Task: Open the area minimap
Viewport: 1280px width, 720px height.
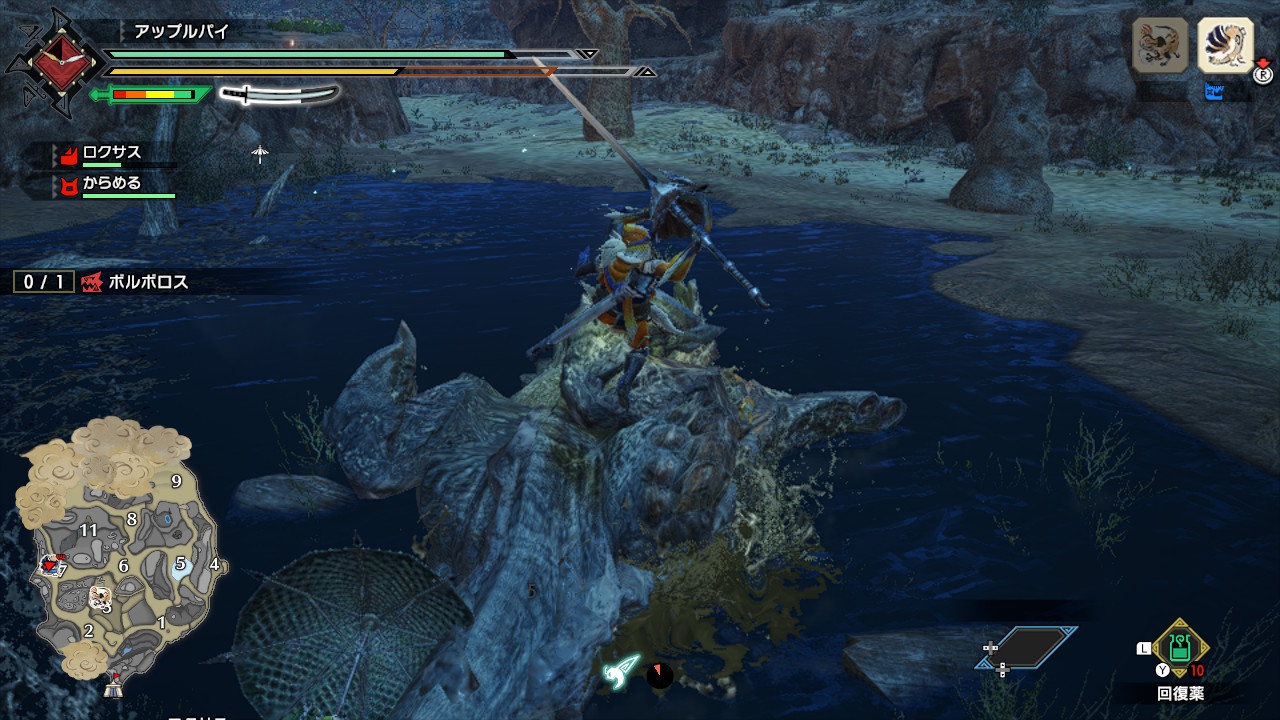Action: [x=120, y=550]
